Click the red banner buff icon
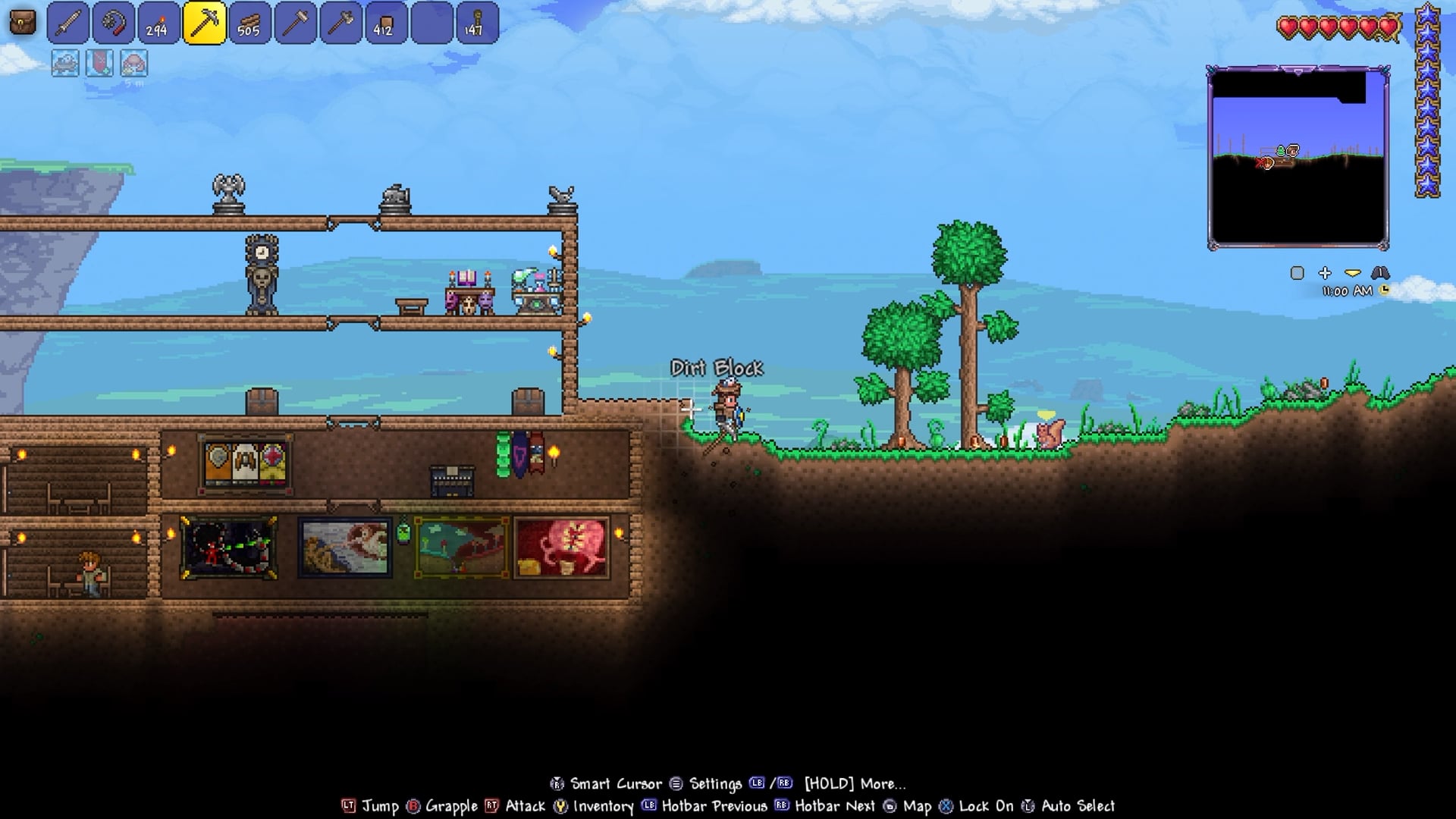1456x819 pixels. click(99, 64)
